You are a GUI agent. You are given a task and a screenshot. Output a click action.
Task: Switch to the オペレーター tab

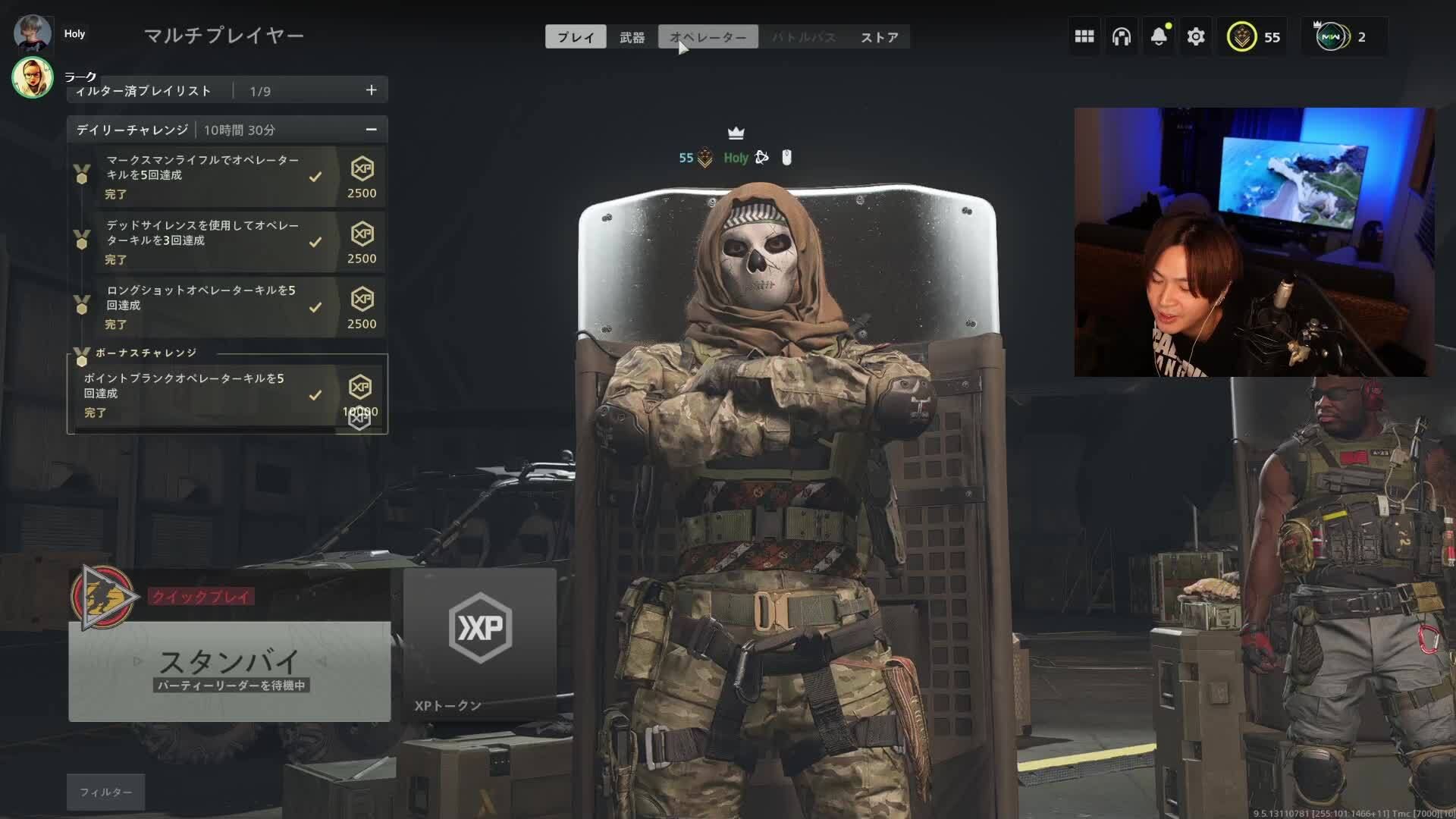[708, 36]
